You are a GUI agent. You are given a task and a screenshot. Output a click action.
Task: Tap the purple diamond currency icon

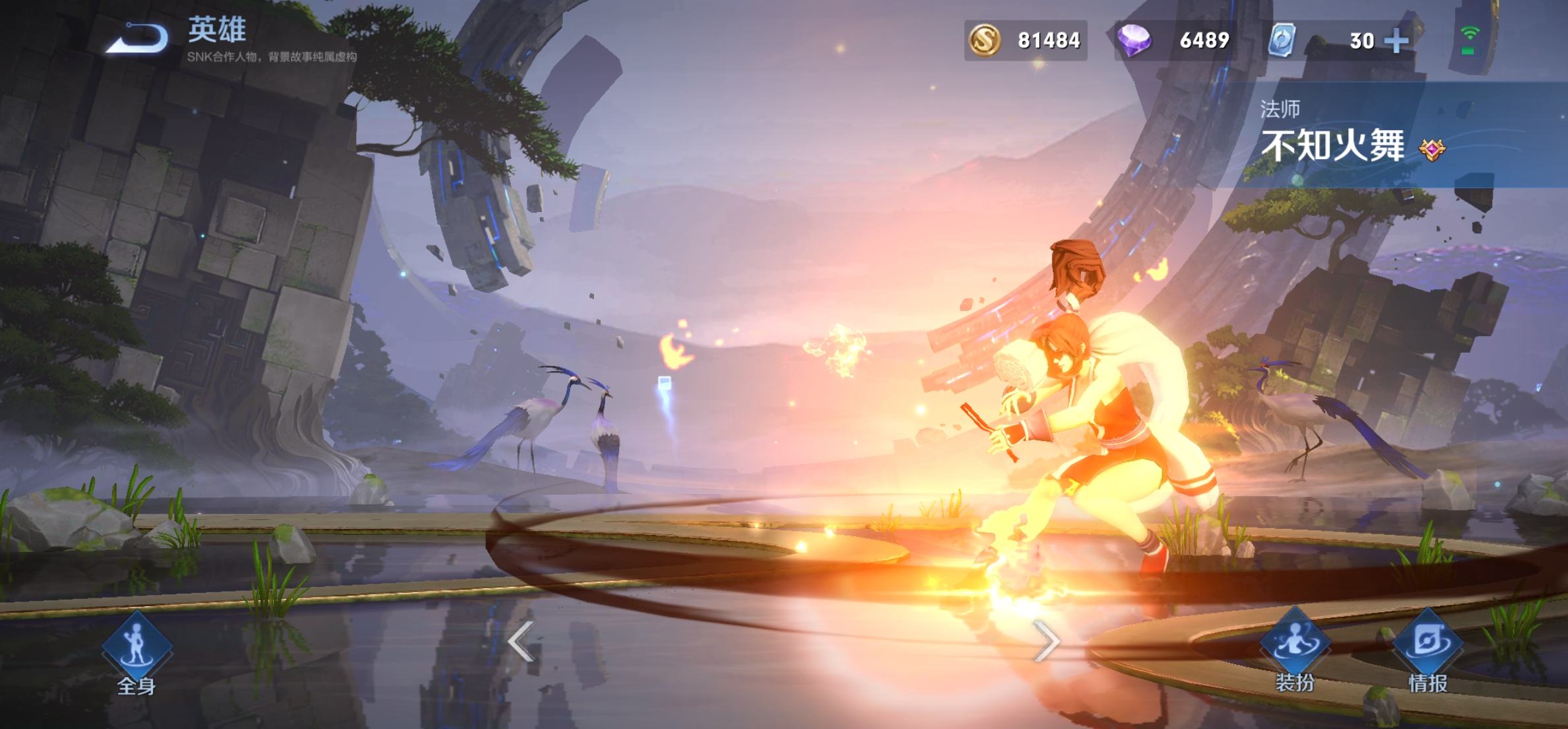coord(1134,40)
